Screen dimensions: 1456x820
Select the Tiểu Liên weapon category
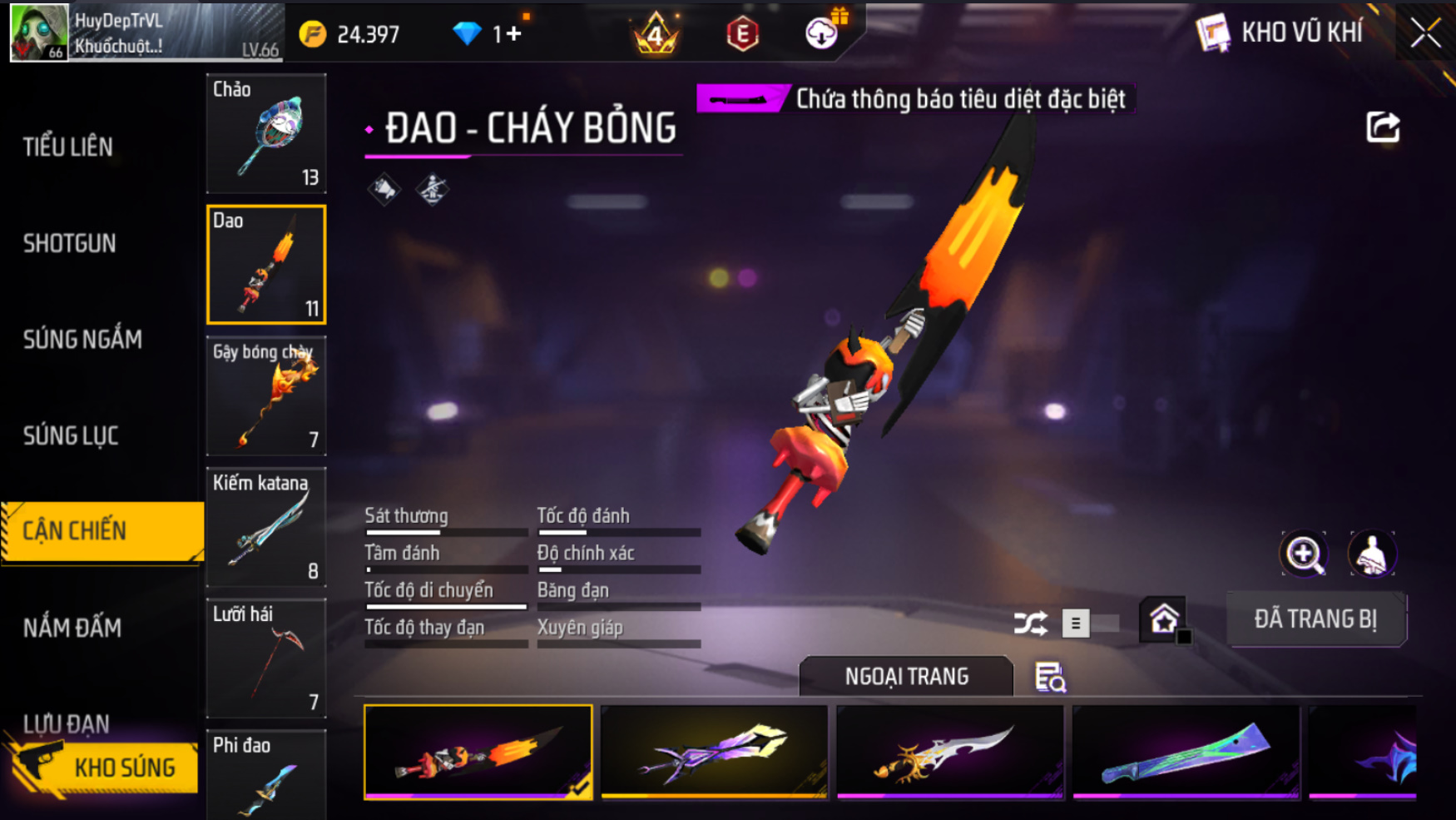68,147
